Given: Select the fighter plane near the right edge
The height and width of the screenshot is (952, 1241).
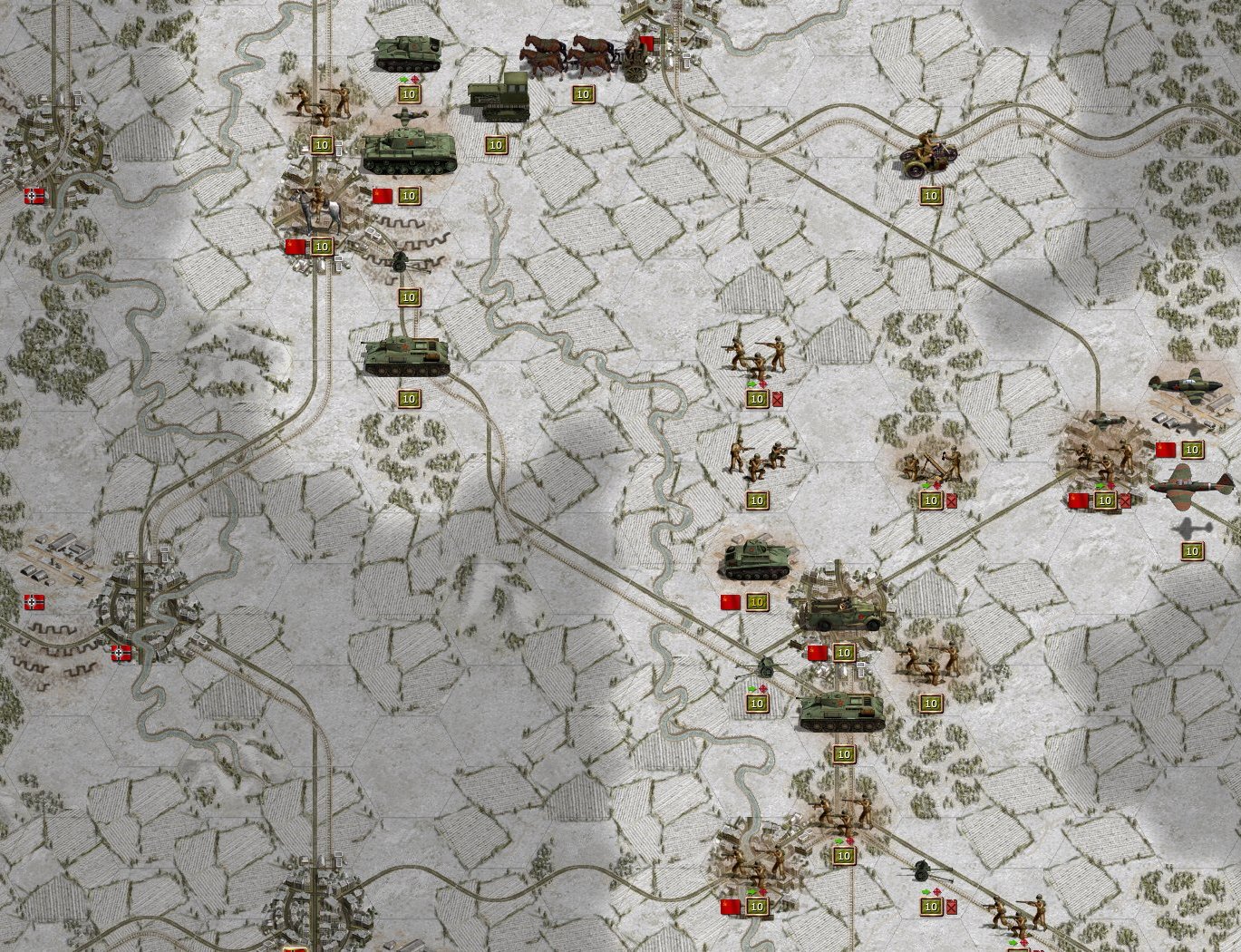Looking at the screenshot, I should pos(1185,385).
